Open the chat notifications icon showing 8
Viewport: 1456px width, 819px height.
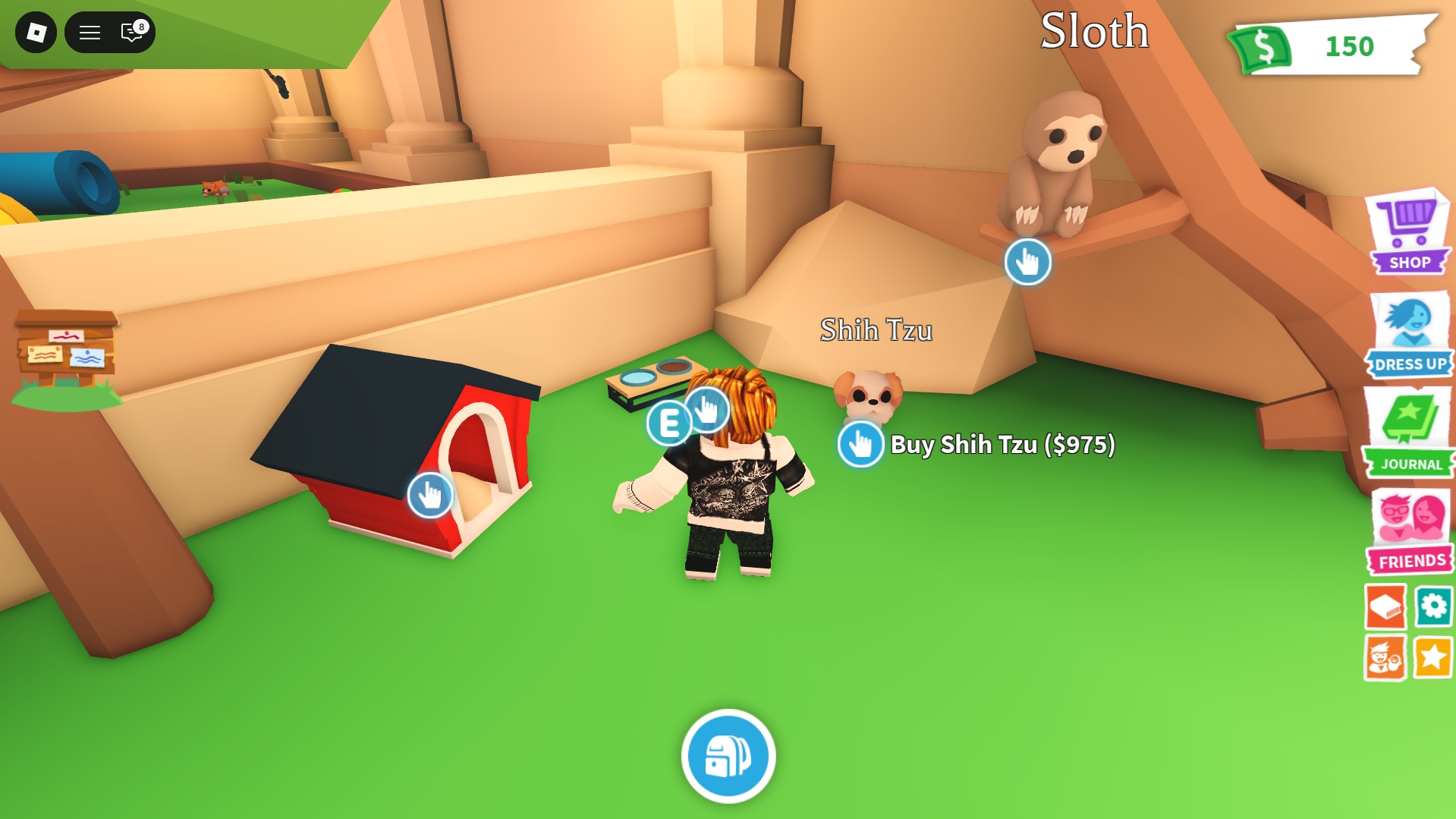click(131, 33)
